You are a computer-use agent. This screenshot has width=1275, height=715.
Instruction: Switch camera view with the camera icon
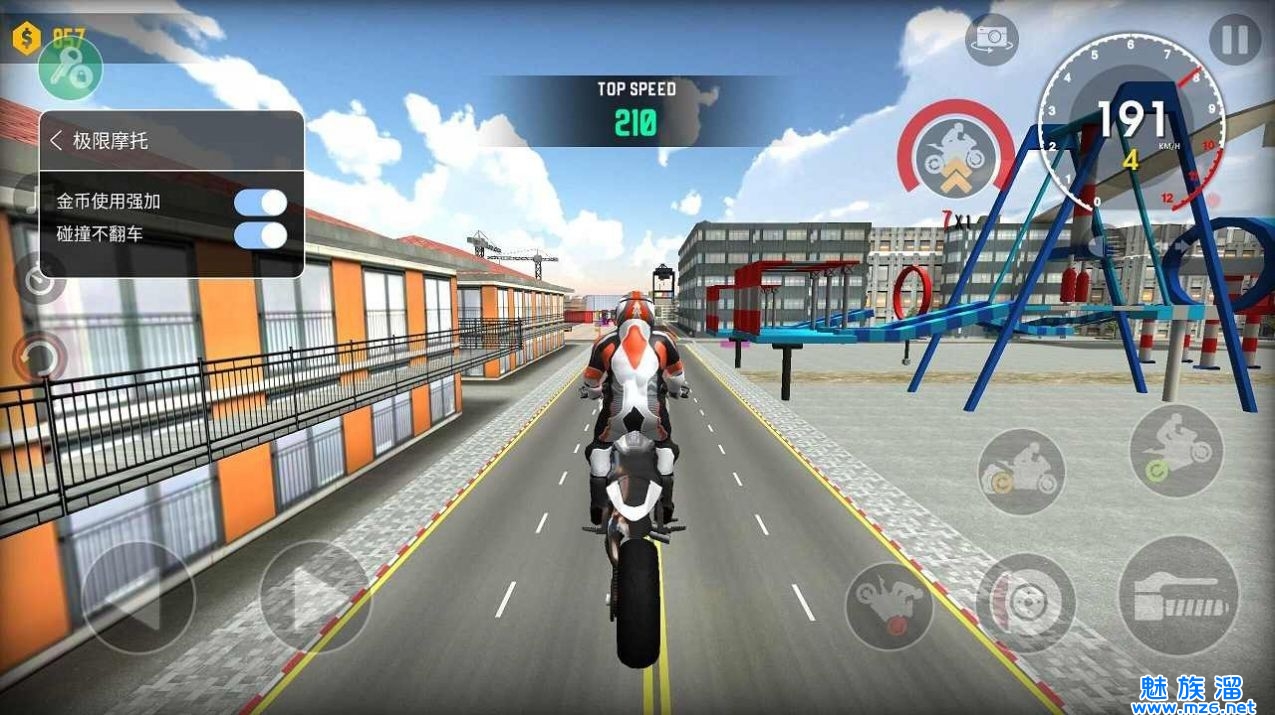coord(991,39)
